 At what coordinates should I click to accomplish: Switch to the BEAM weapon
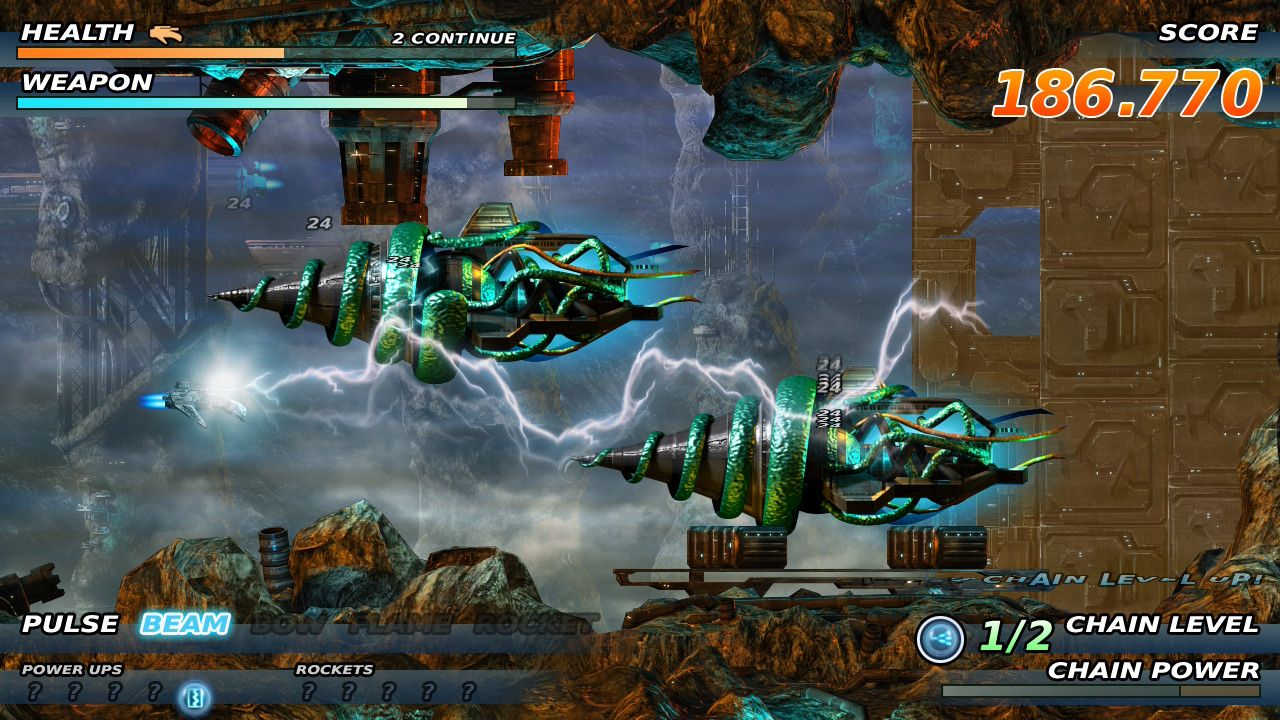coord(185,625)
